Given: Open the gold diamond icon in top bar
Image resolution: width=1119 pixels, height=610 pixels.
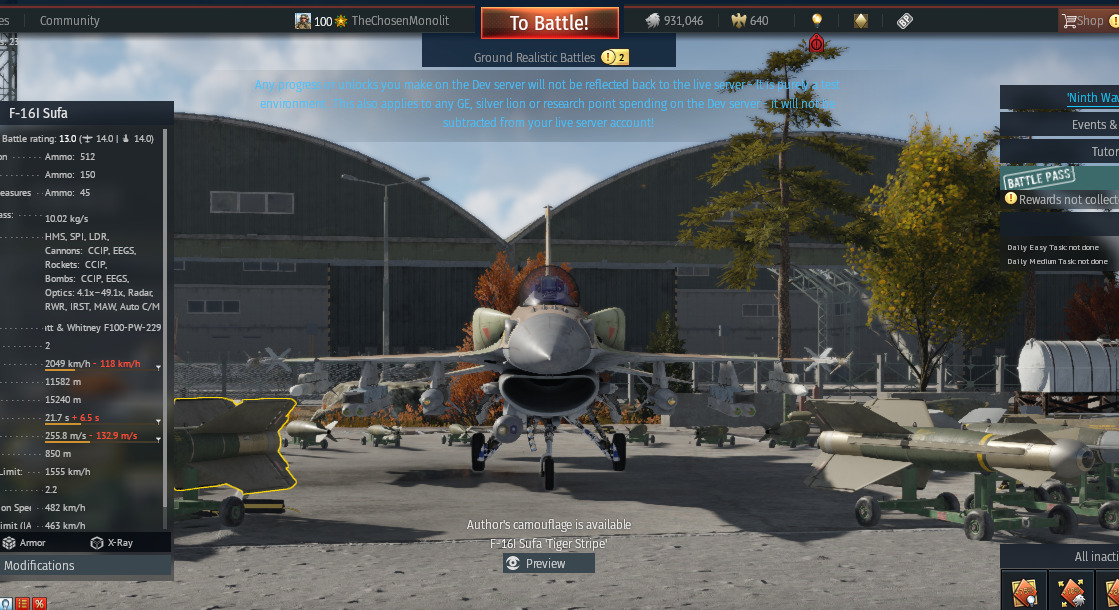Looking at the screenshot, I should [x=861, y=20].
